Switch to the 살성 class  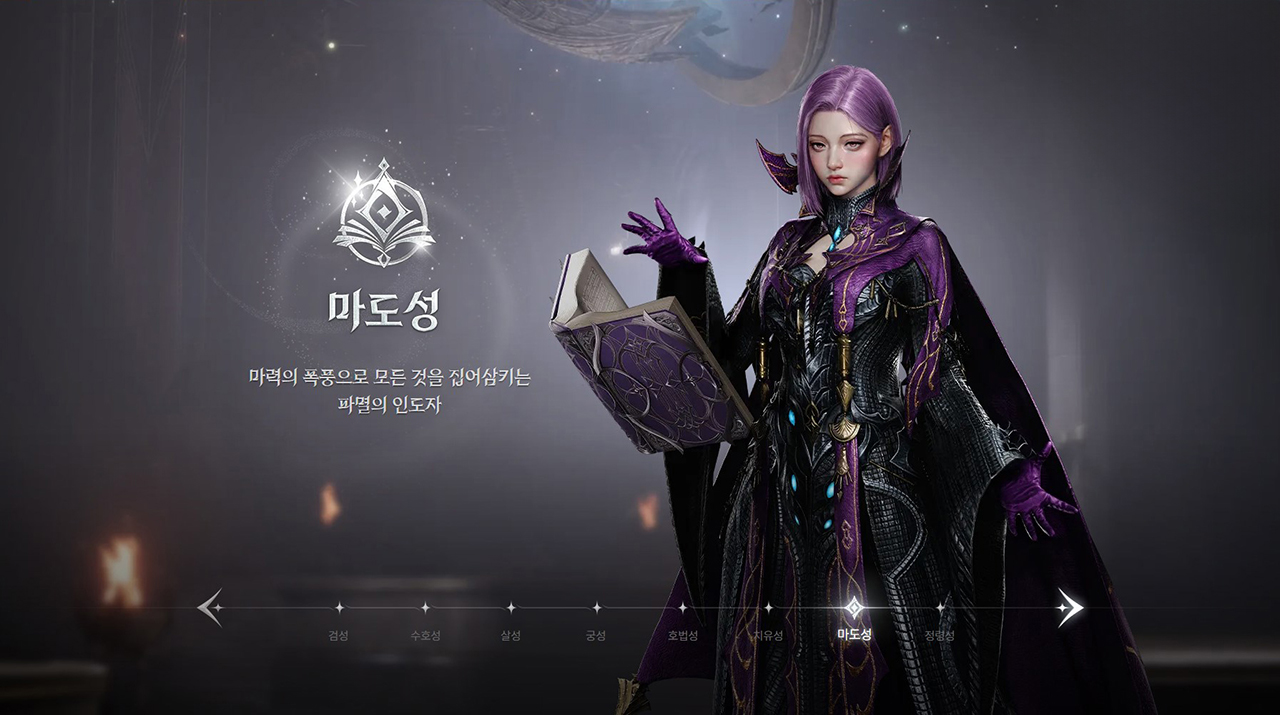pyautogui.click(x=510, y=608)
